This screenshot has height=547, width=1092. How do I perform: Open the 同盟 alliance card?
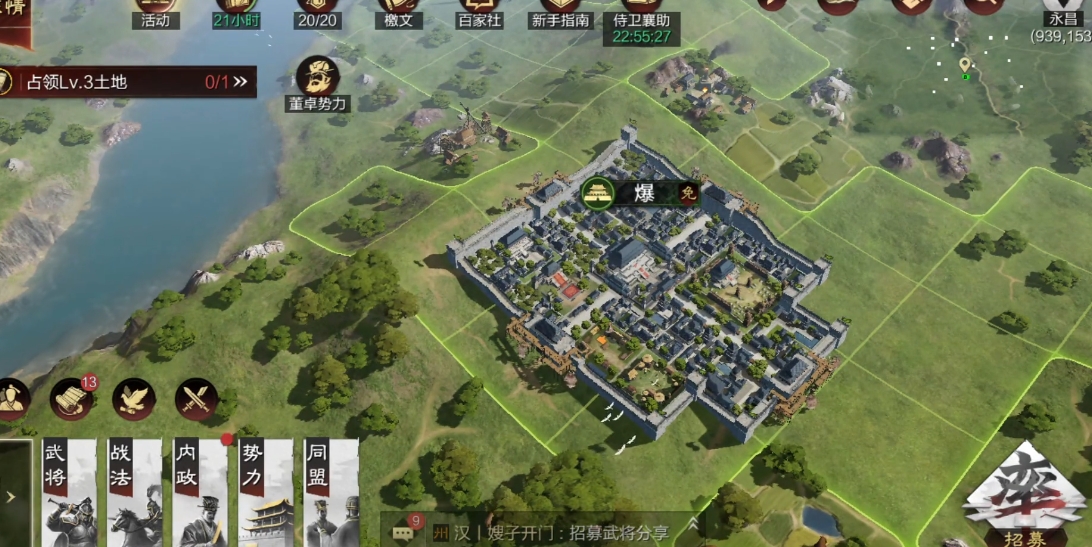coord(331,492)
